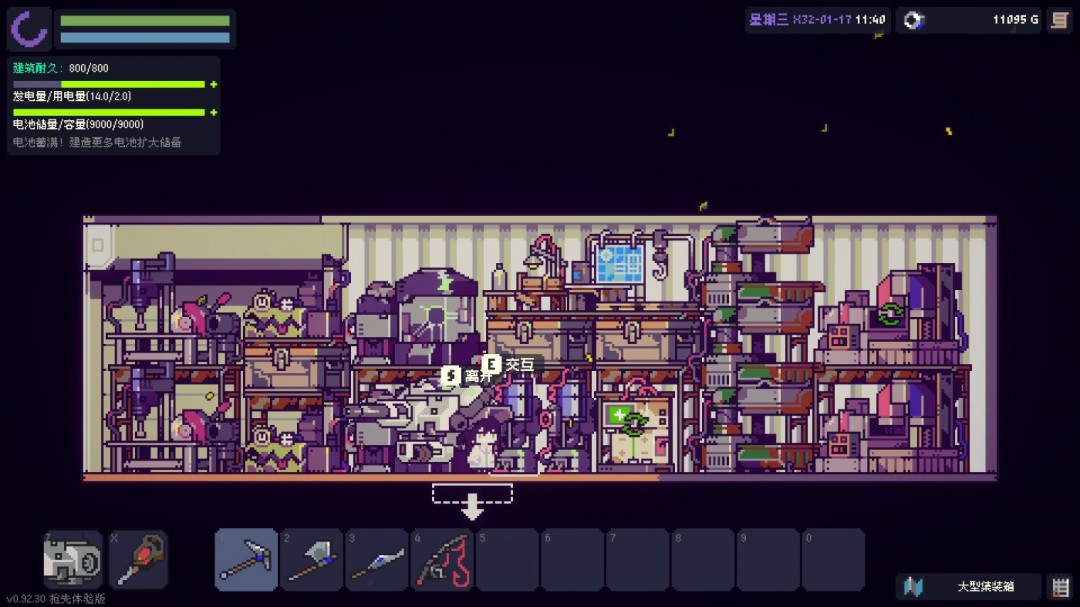Choose the spear hotbar slot
This screenshot has width=1080, height=607.
tap(376, 560)
